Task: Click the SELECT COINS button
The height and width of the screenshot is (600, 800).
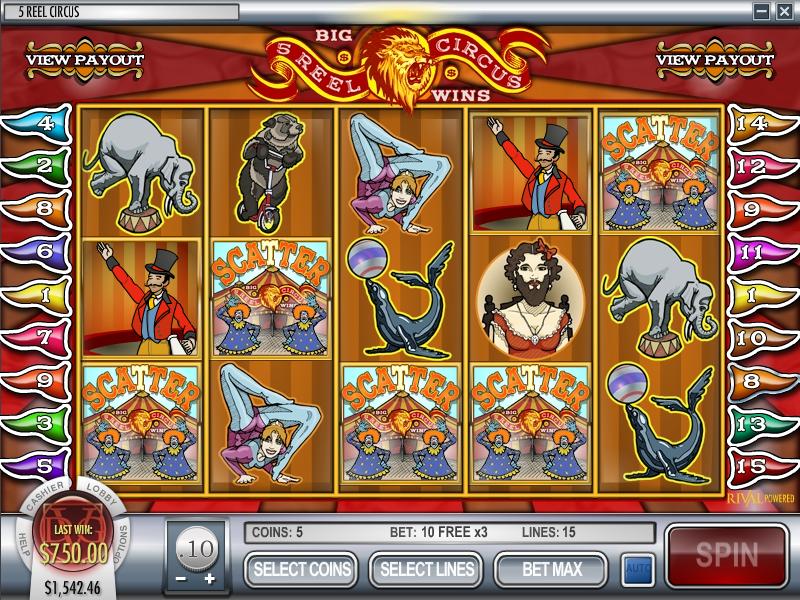Action: [x=303, y=570]
